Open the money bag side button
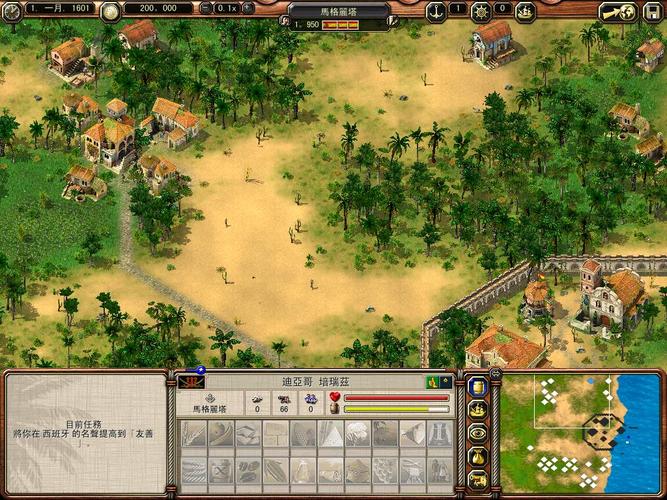 tap(478, 456)
